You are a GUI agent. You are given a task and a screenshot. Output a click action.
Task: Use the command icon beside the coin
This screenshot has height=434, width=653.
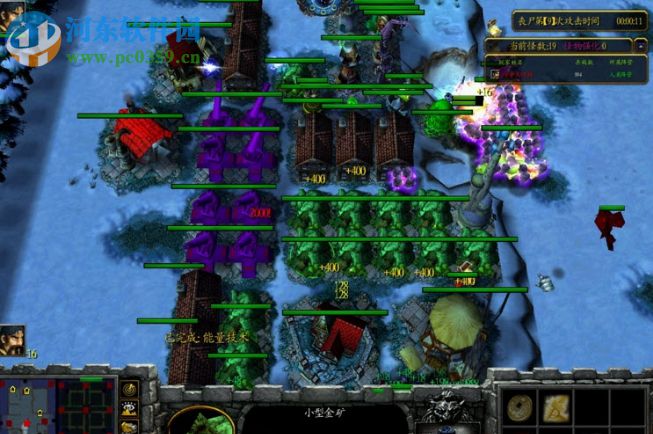tap(558, 406)
